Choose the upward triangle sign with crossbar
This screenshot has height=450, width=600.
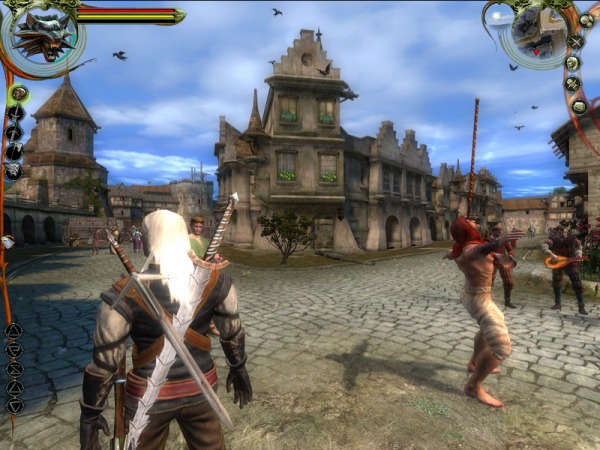(x=14, y=330)
